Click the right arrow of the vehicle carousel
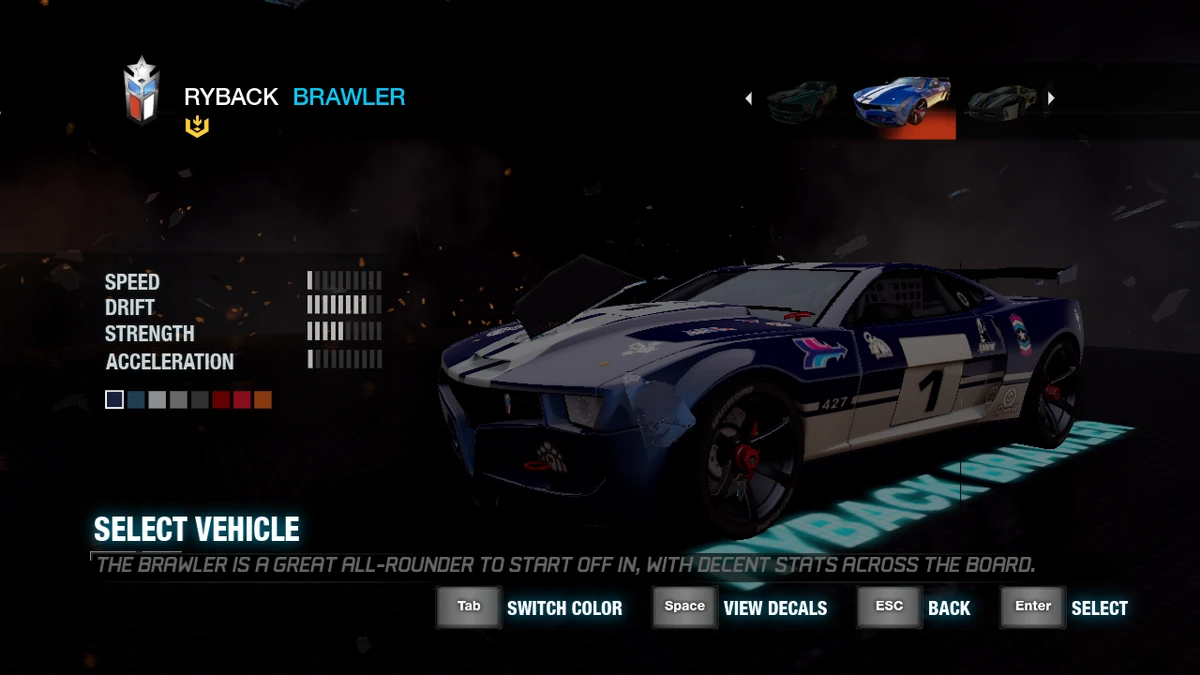Screen dimensions: 1200x675 tap(1050, 98)
